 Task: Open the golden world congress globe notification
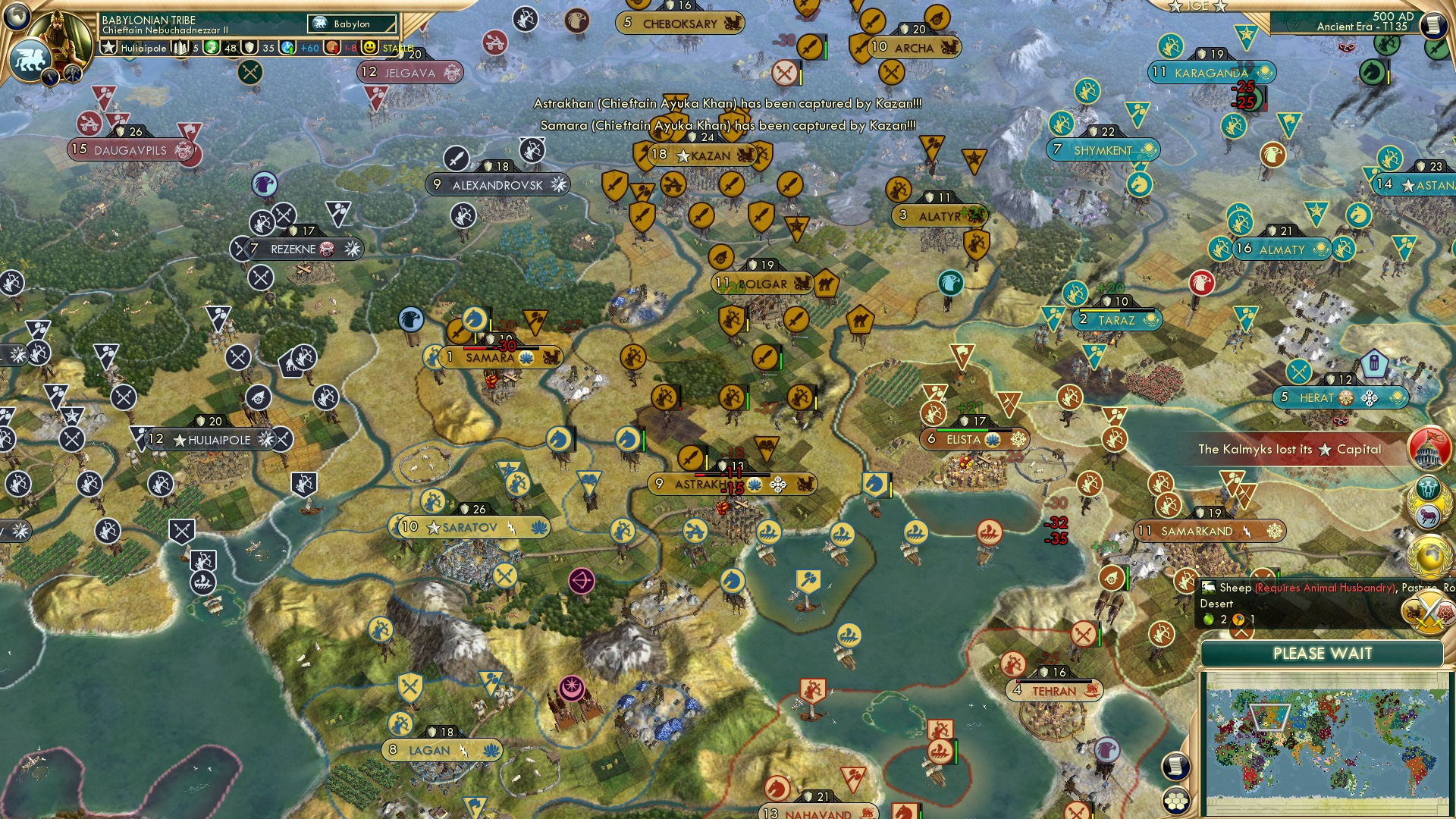coord(1429,556)
